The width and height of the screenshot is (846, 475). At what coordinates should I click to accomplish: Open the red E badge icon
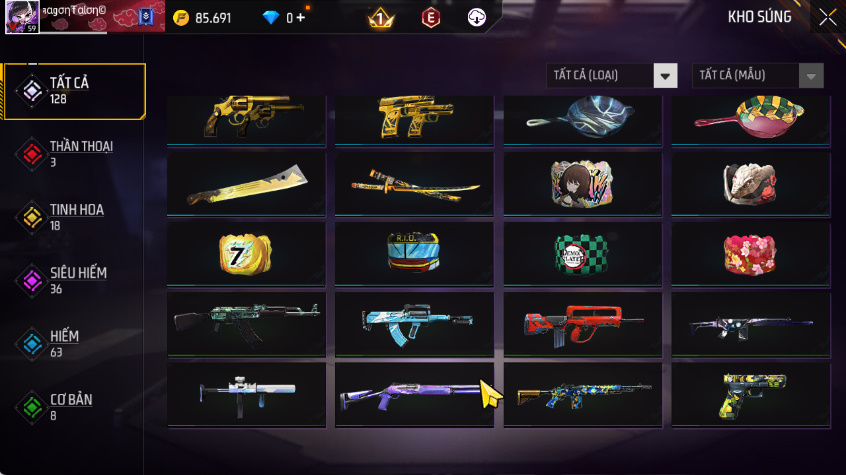point(430,17)
